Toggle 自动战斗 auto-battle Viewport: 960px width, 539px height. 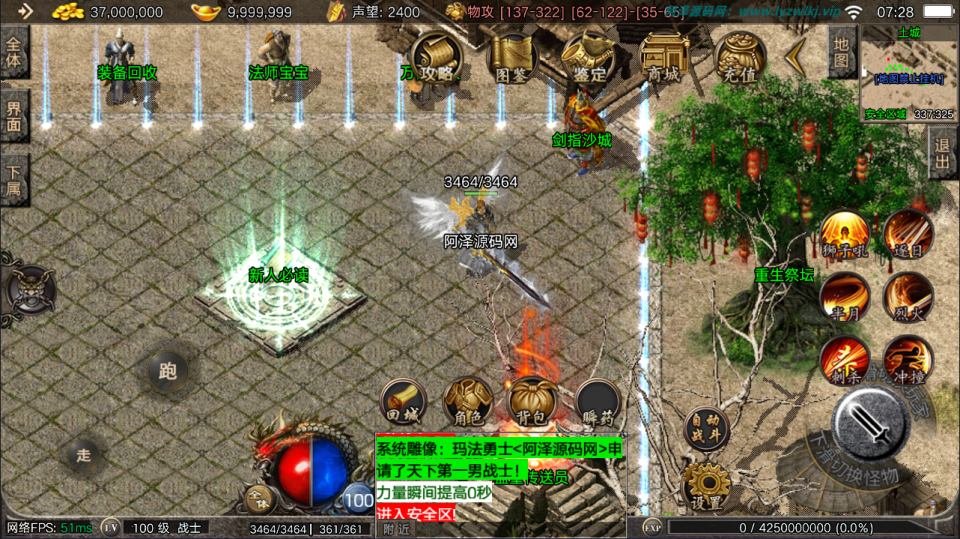706,426
